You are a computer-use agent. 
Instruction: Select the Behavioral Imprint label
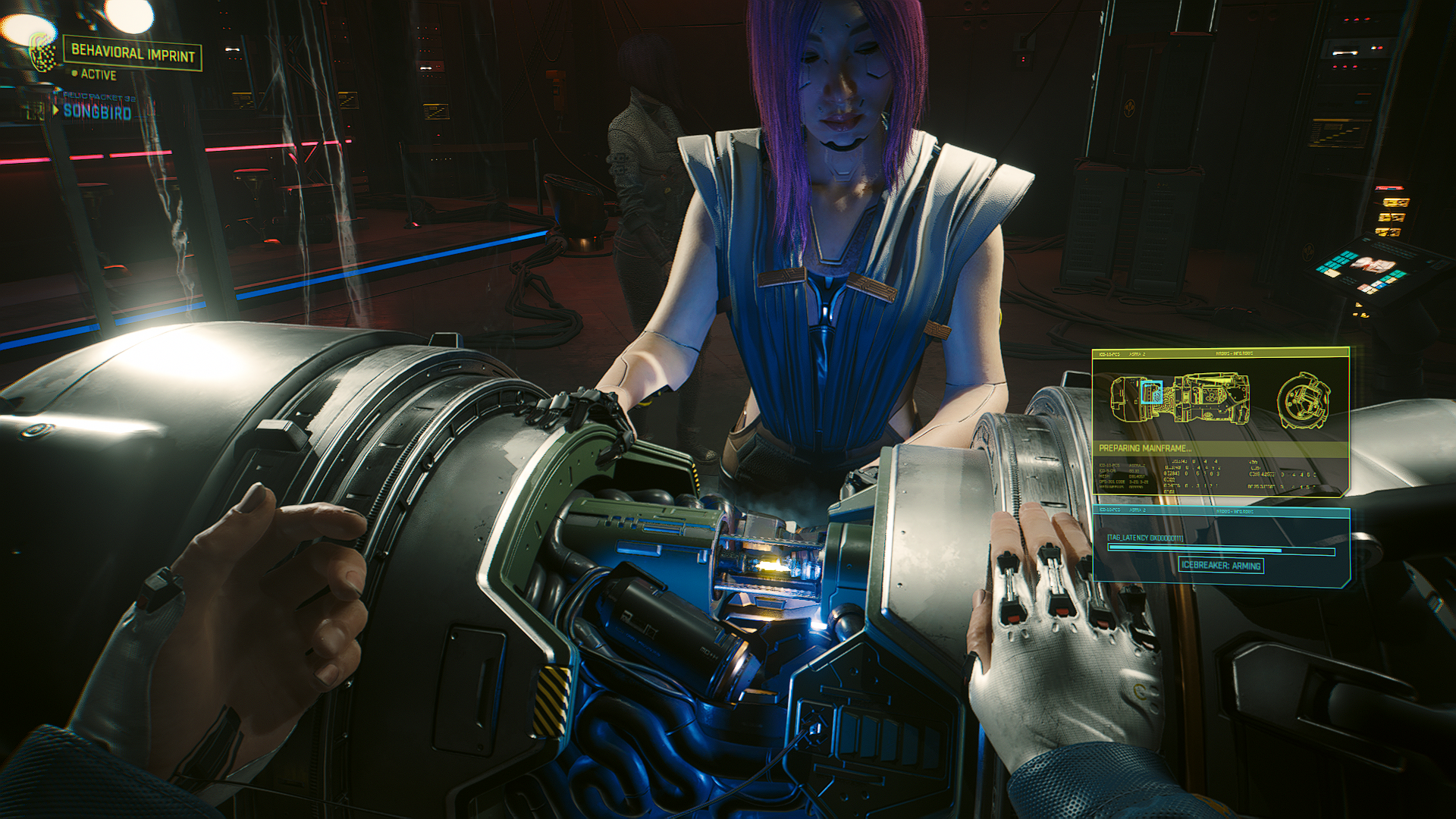133,54
